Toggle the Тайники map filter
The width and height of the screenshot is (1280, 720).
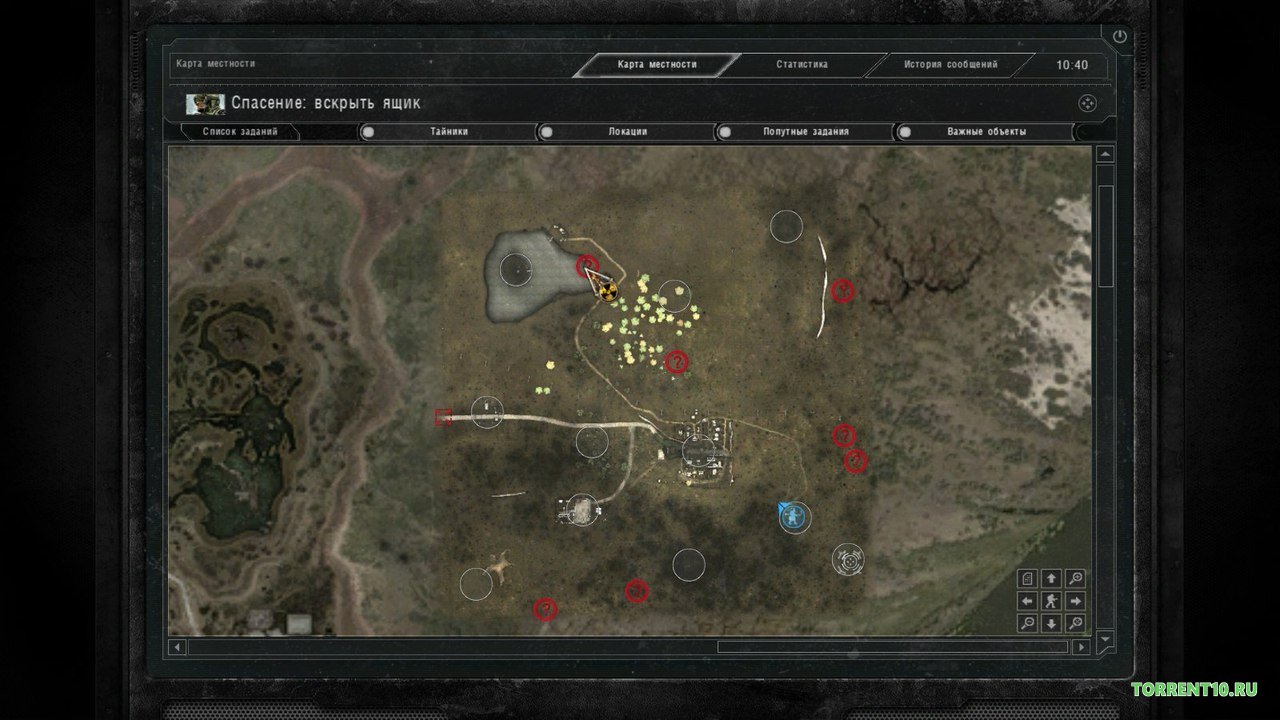tap(368, 131)
